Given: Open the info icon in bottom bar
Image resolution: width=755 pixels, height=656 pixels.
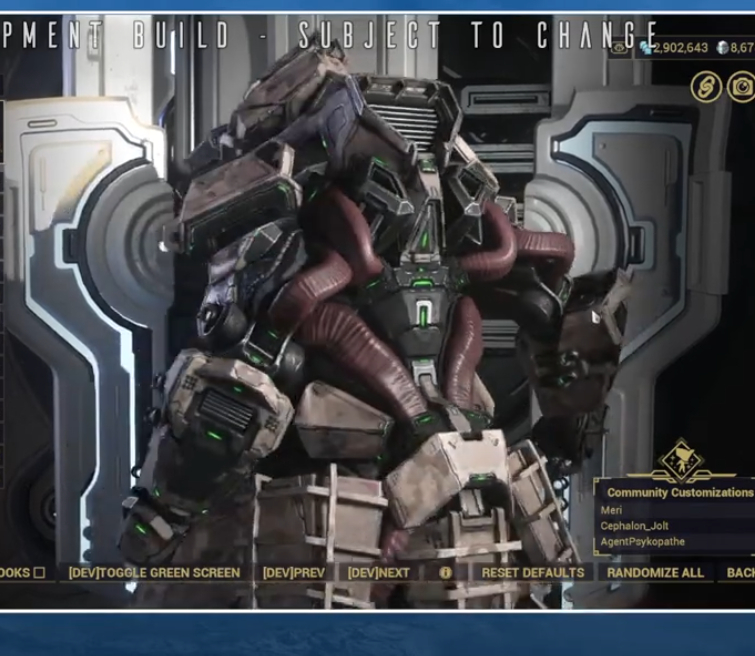Looking at the screenshot, I should pos(446,573).
